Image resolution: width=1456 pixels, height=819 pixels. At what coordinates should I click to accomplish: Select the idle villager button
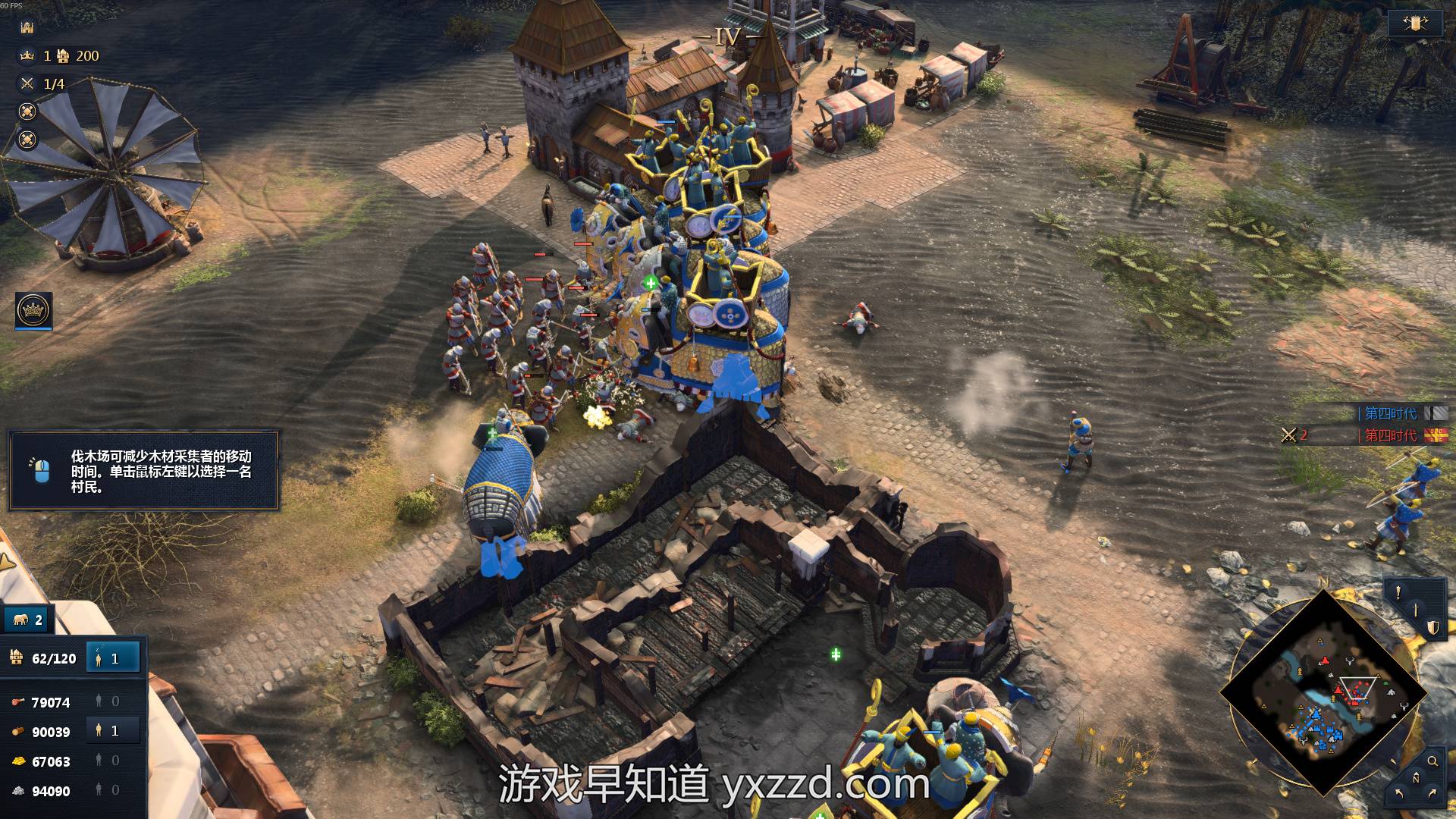tap(112, 658)
